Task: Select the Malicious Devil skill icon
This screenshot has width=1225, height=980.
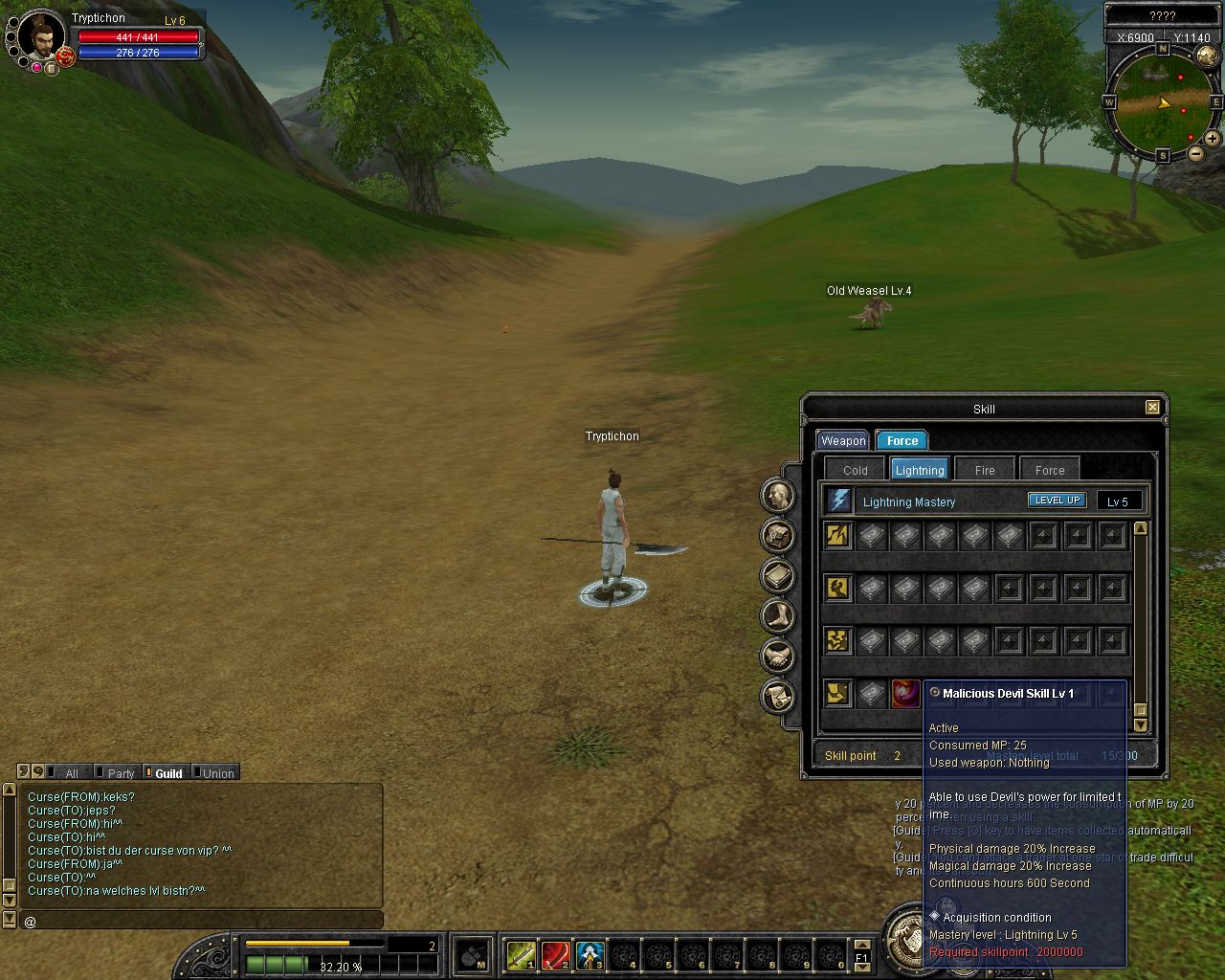Action: [x=905, y=694]
